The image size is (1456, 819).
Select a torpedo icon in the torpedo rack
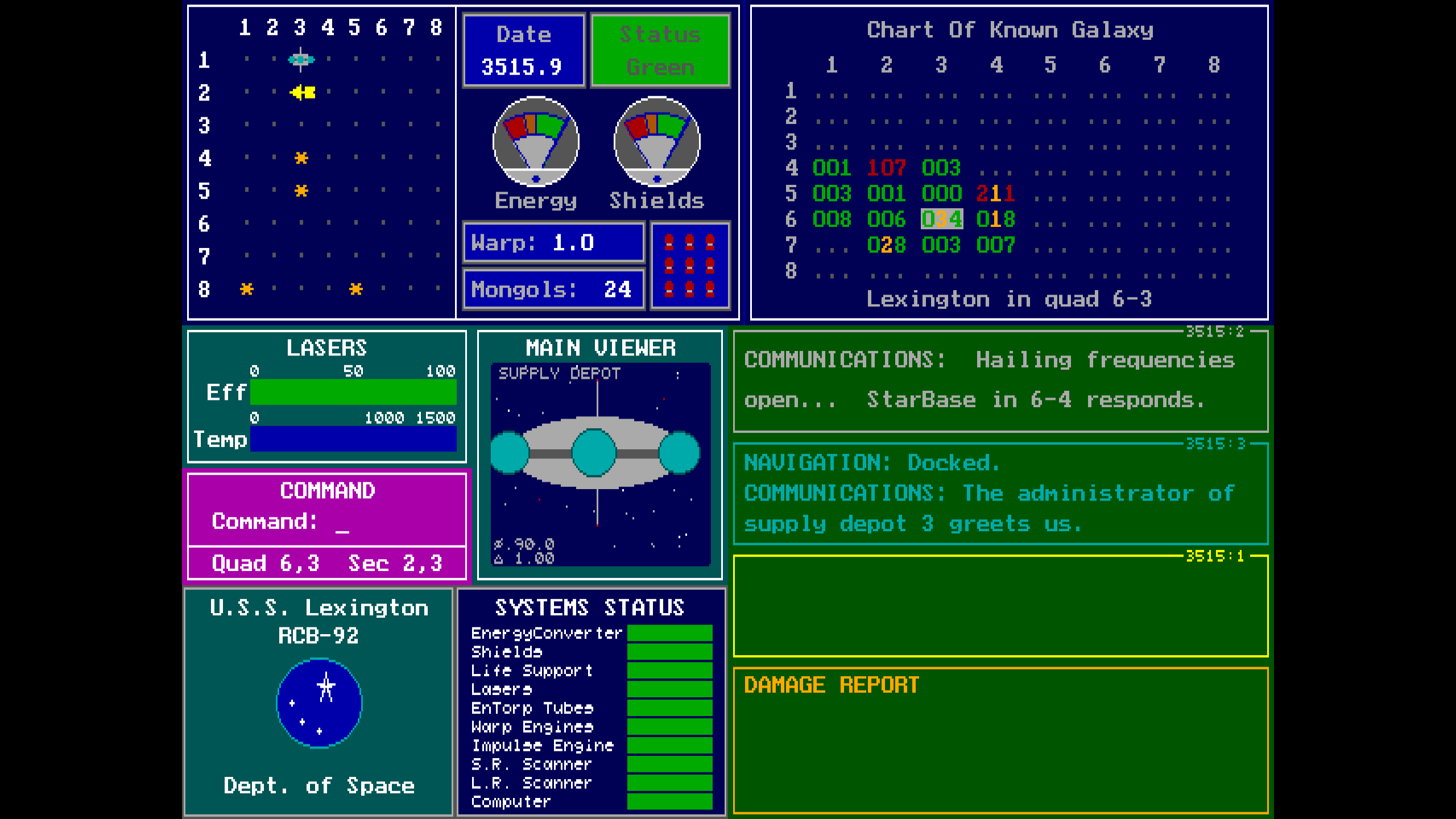coord(689,264)
